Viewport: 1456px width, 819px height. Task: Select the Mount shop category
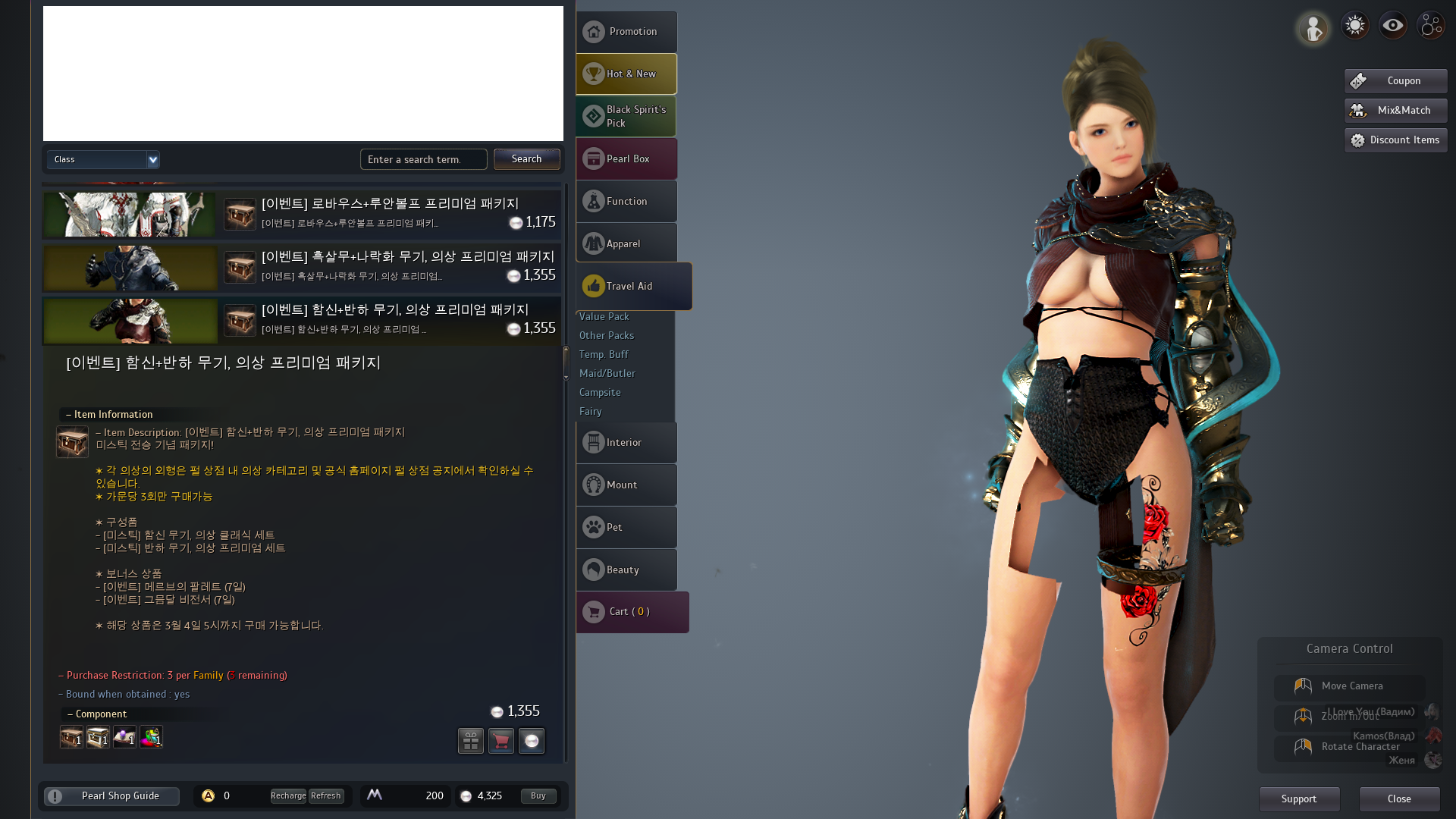click(626, 485)
